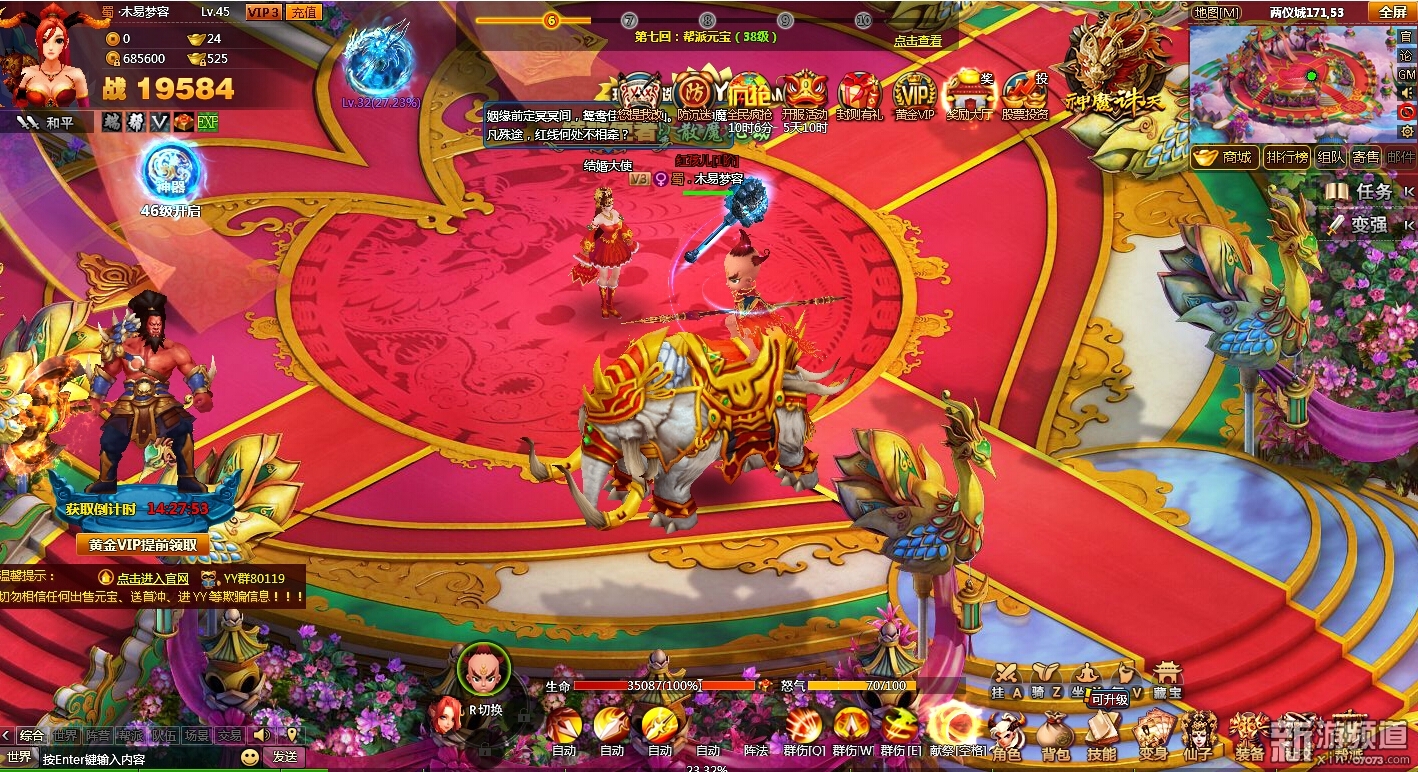Open the 角色 character panel

tap(1005, 737)
